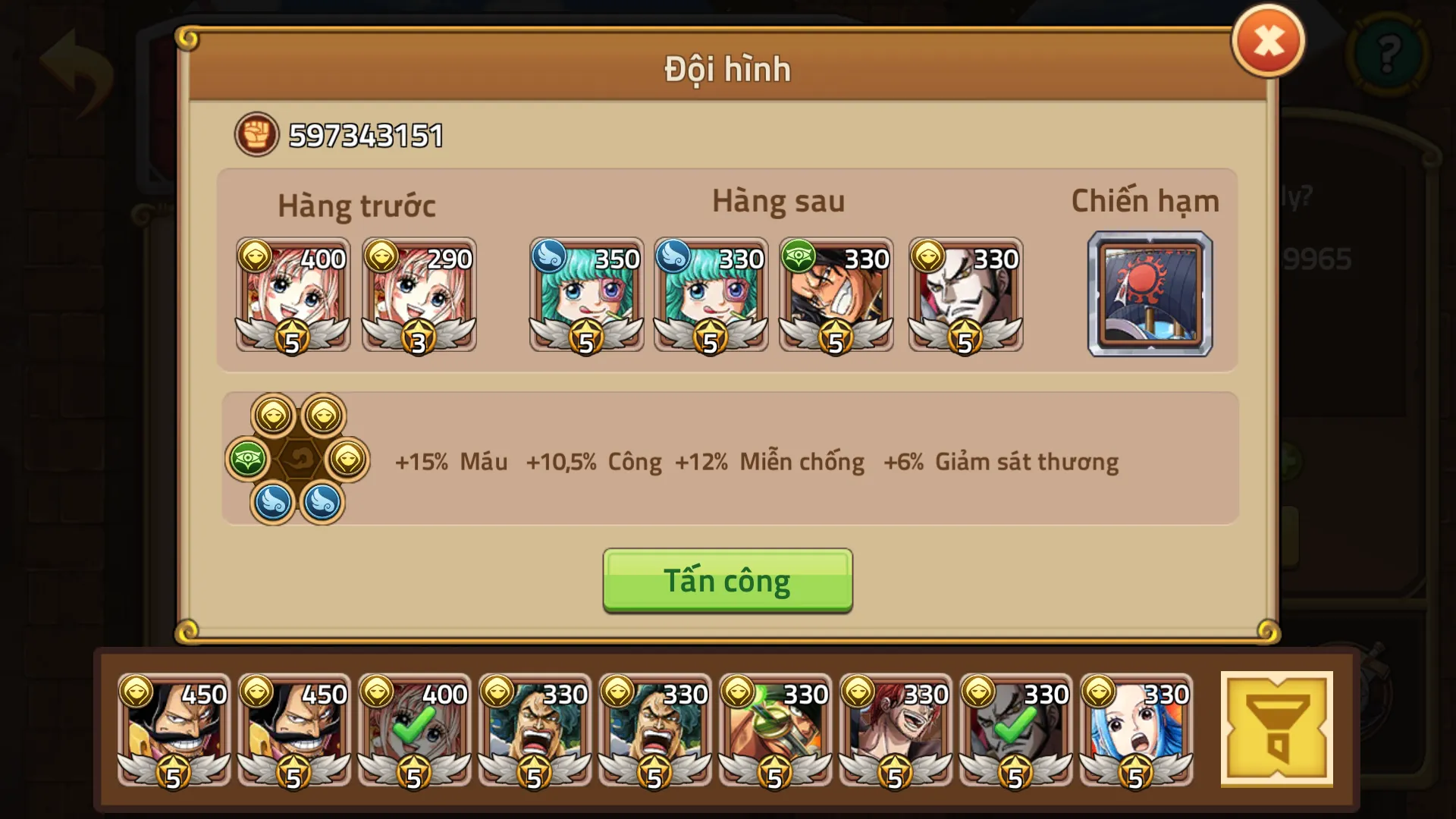Click the 290 Shirahoshi with 3 stars

[419, 294]
